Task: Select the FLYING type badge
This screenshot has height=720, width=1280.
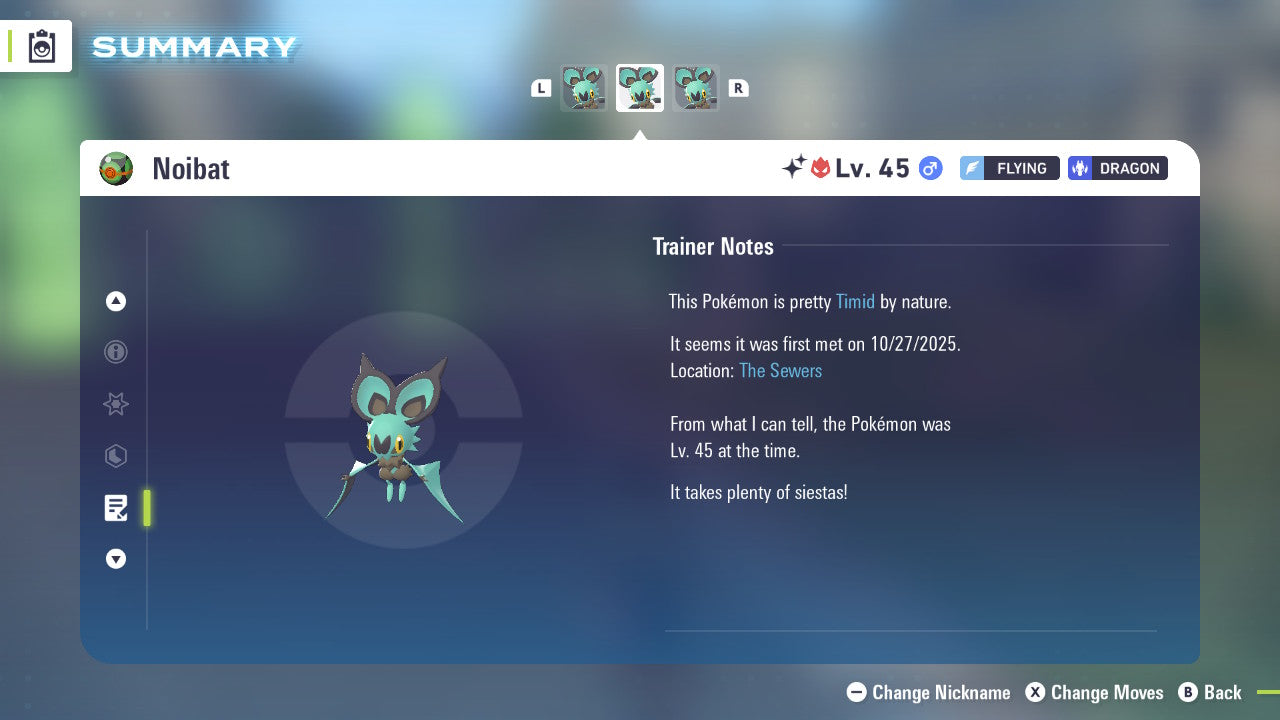Action: [x=1009, y=168]
